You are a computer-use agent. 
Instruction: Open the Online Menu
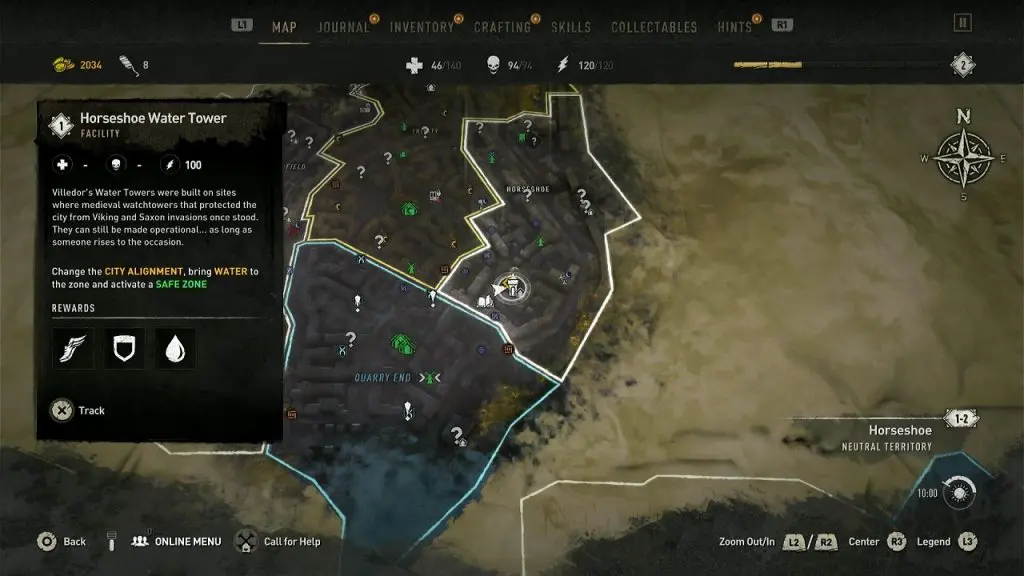[x=179, y=541]
